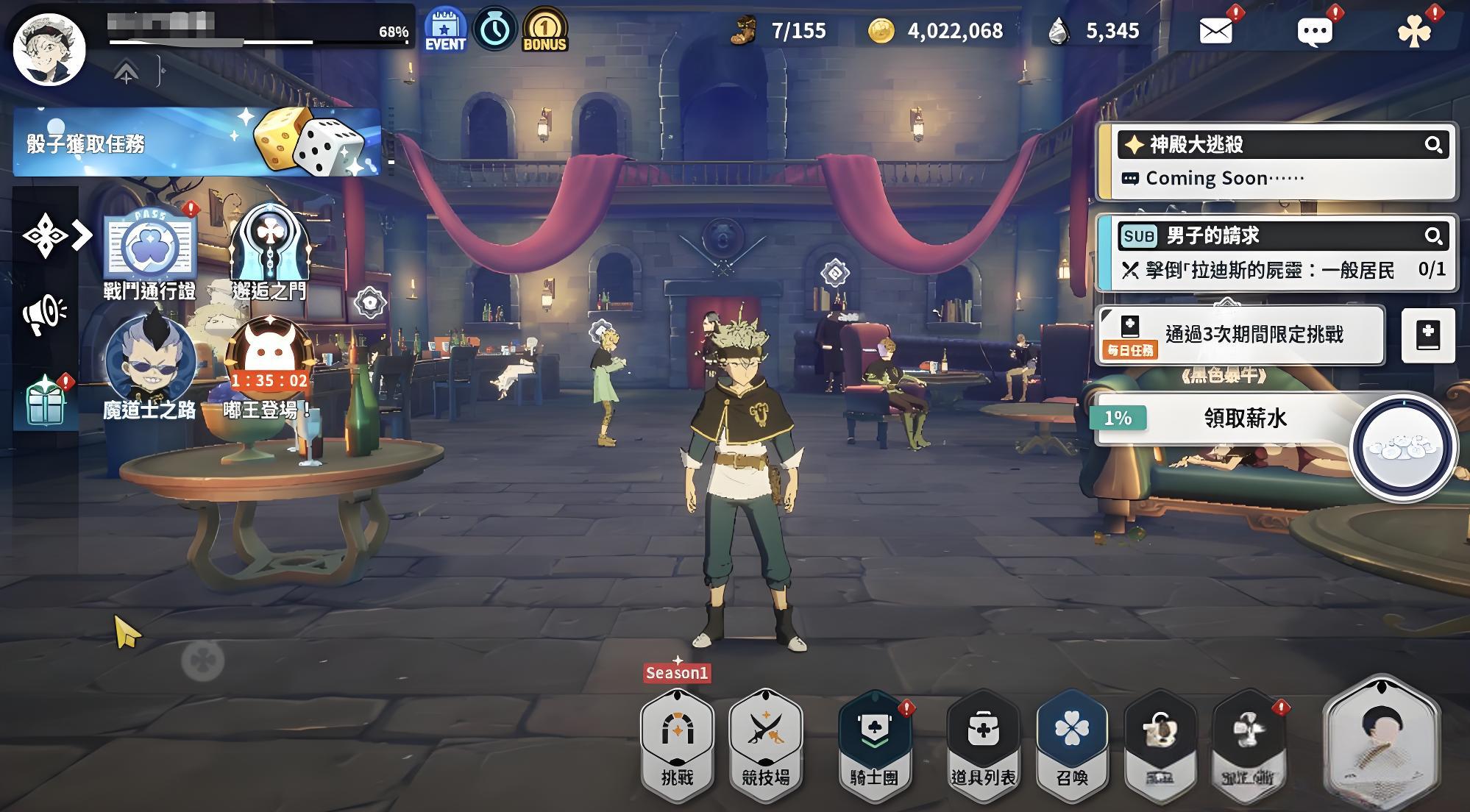Viewport: 1470px width, 812px height.
Task: Collect salary with 領取薪水 button
Action: click(1245, 418)
